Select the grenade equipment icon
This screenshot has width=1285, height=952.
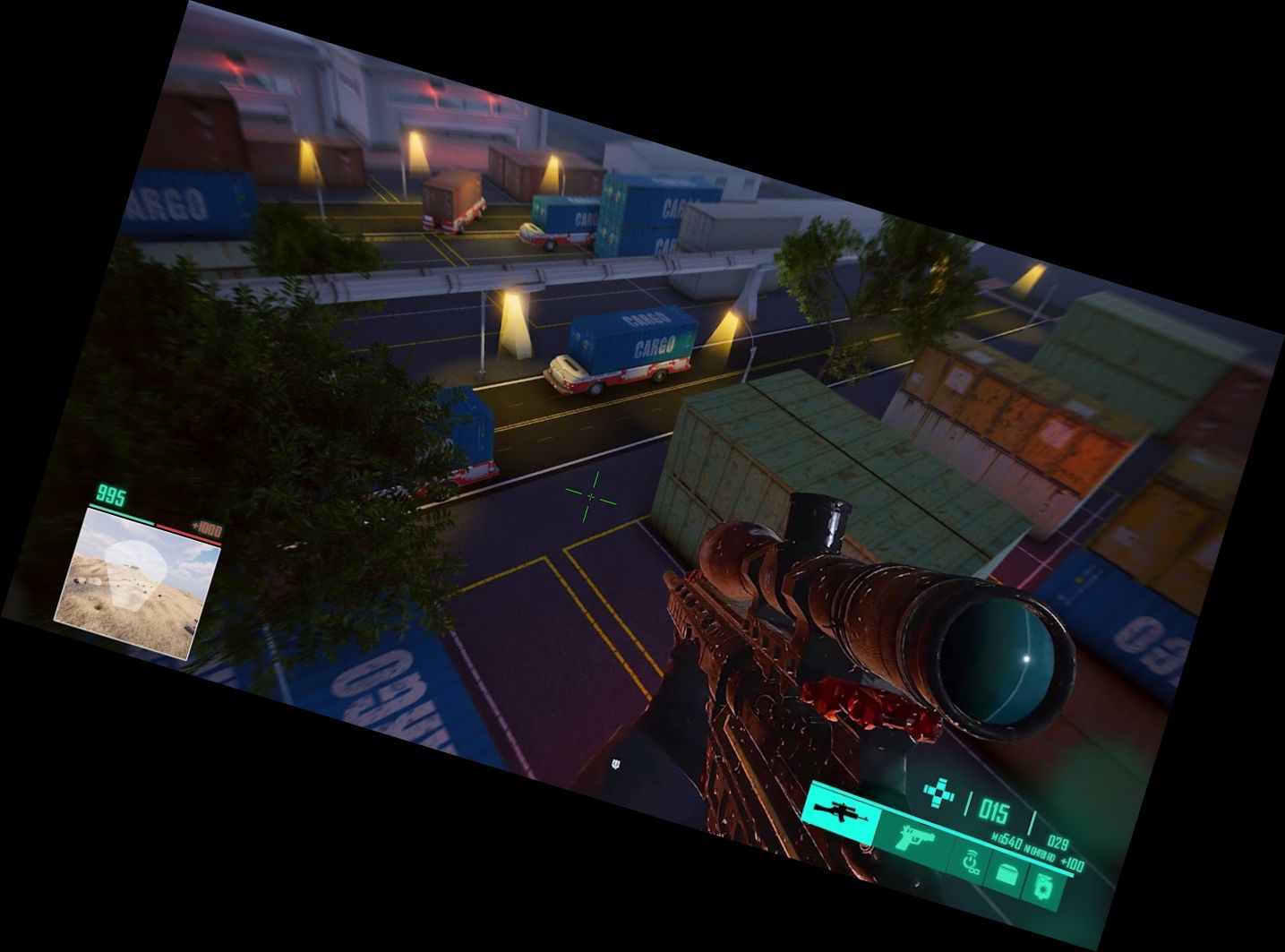1044,887
